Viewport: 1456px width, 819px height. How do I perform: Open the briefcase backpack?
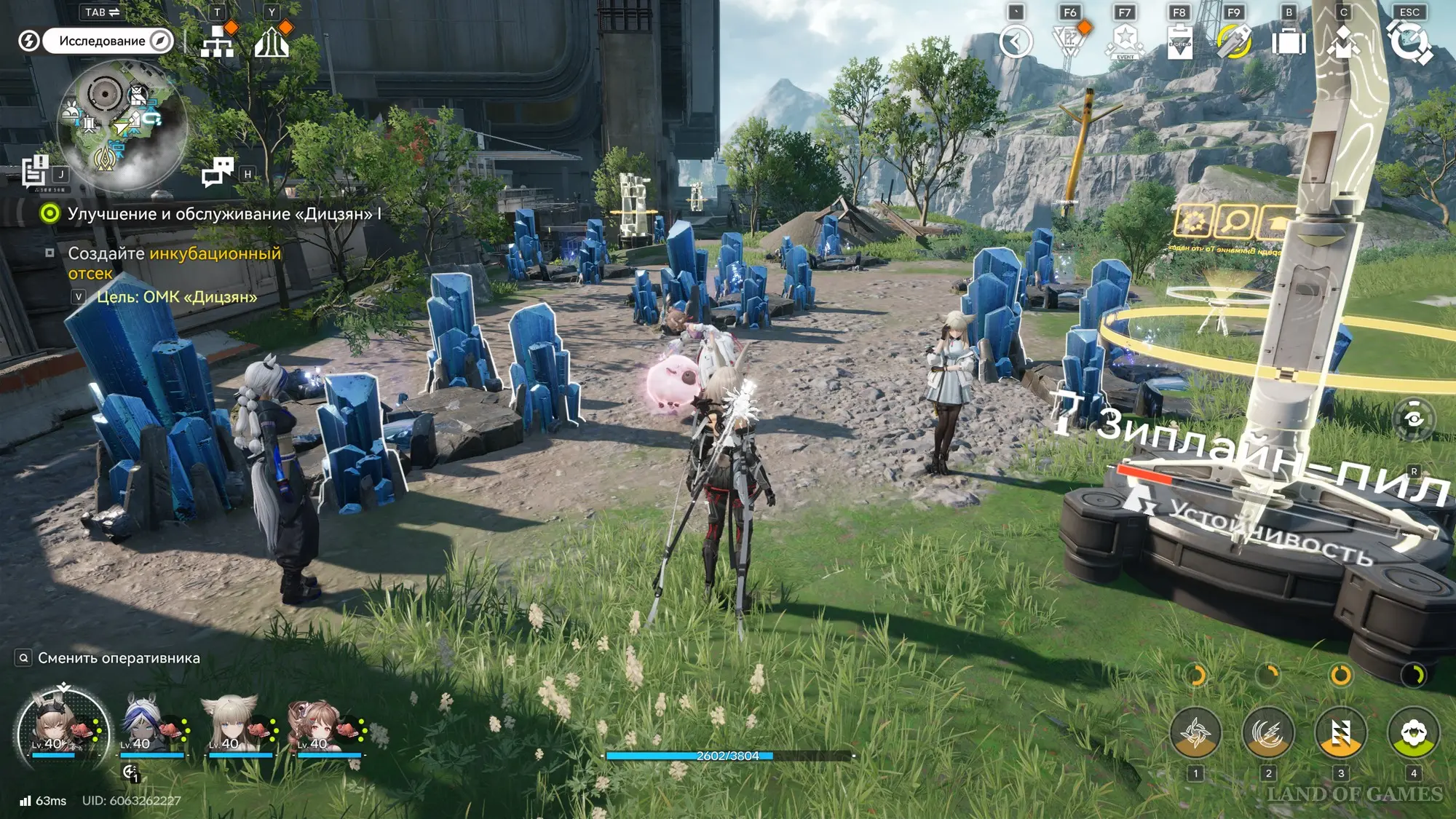coord(1289,41)
